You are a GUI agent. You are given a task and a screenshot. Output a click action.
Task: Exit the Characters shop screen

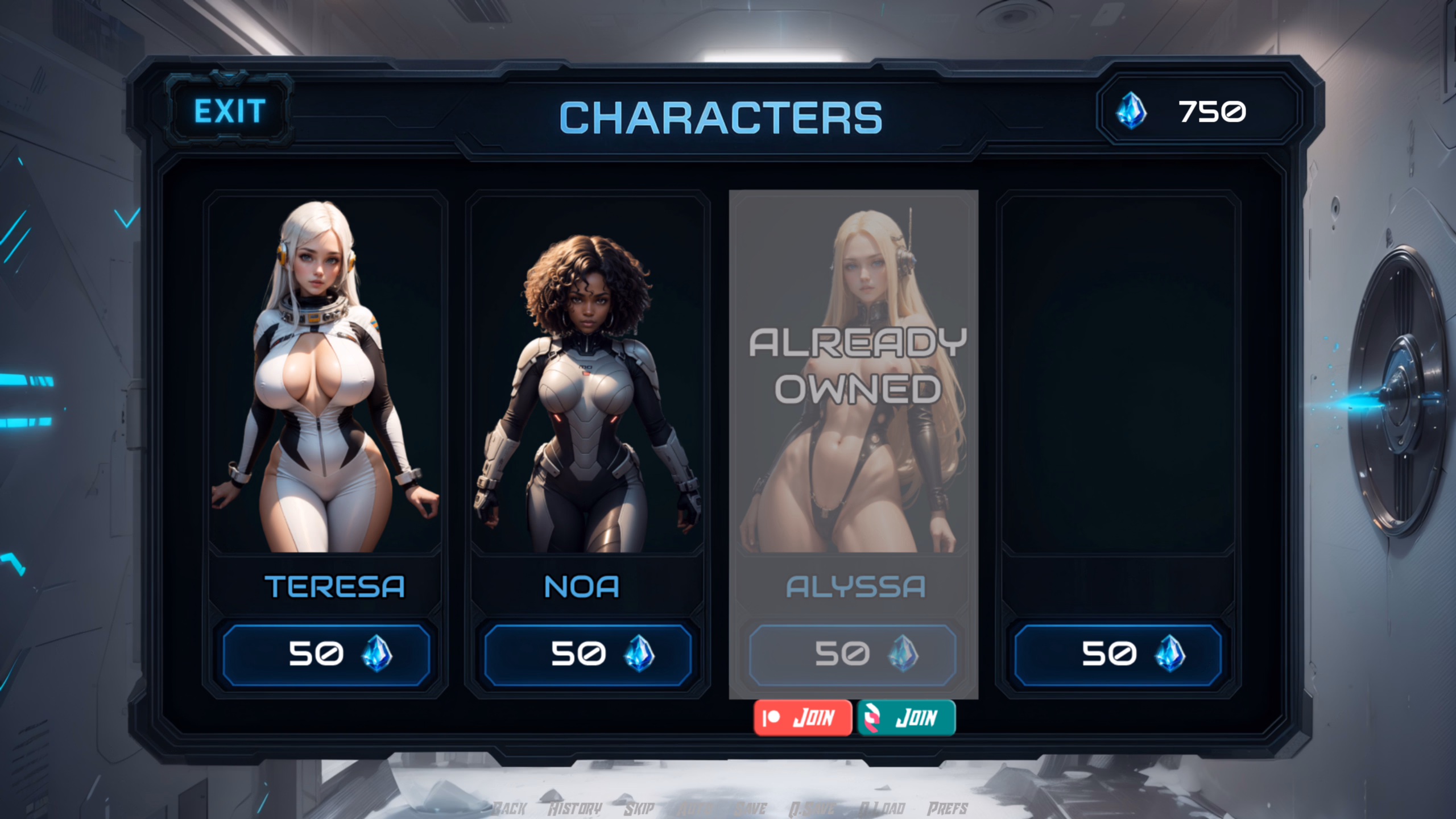coord(229,111)
